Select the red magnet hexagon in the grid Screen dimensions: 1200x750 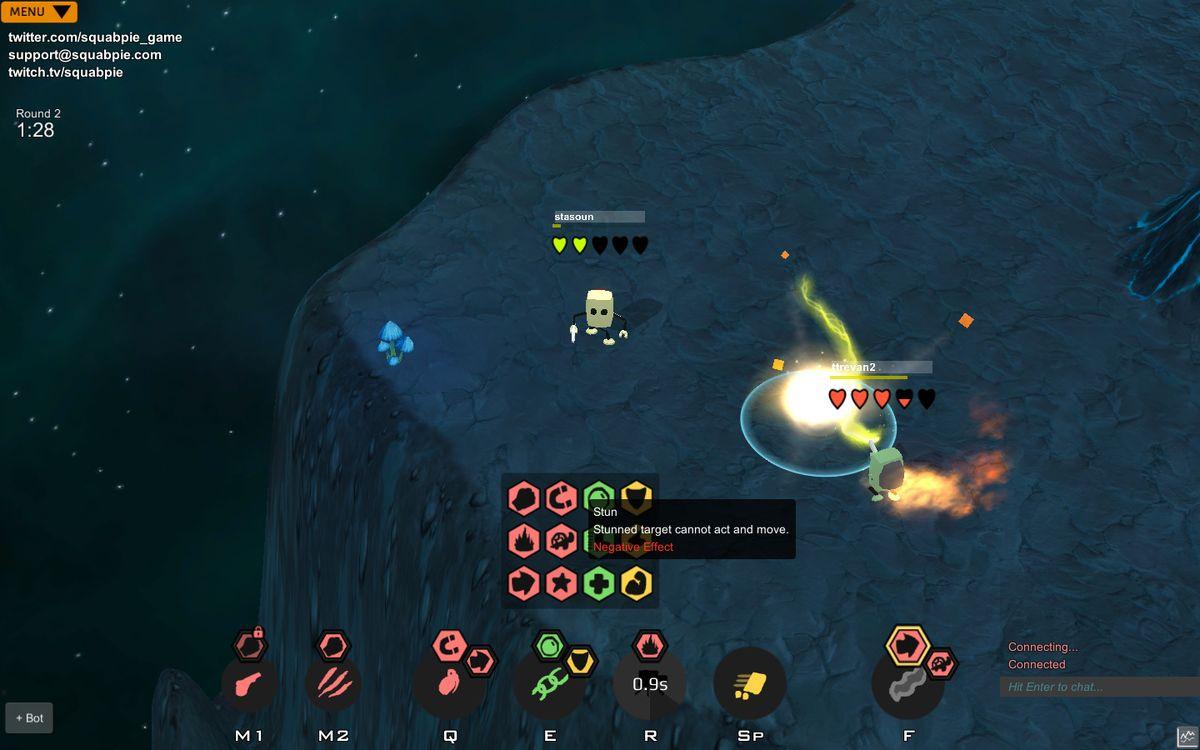(x=560, y=497)
